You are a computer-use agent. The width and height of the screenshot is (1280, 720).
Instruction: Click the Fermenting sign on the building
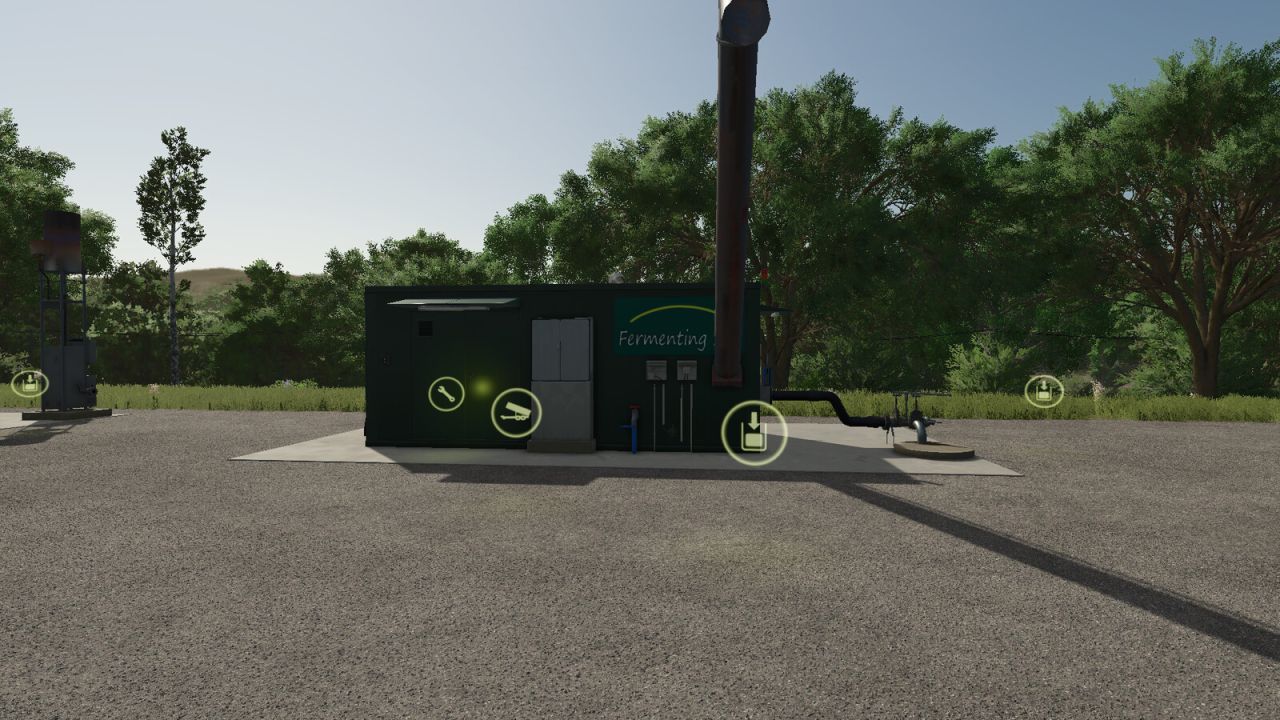click(x=661, y=336)
